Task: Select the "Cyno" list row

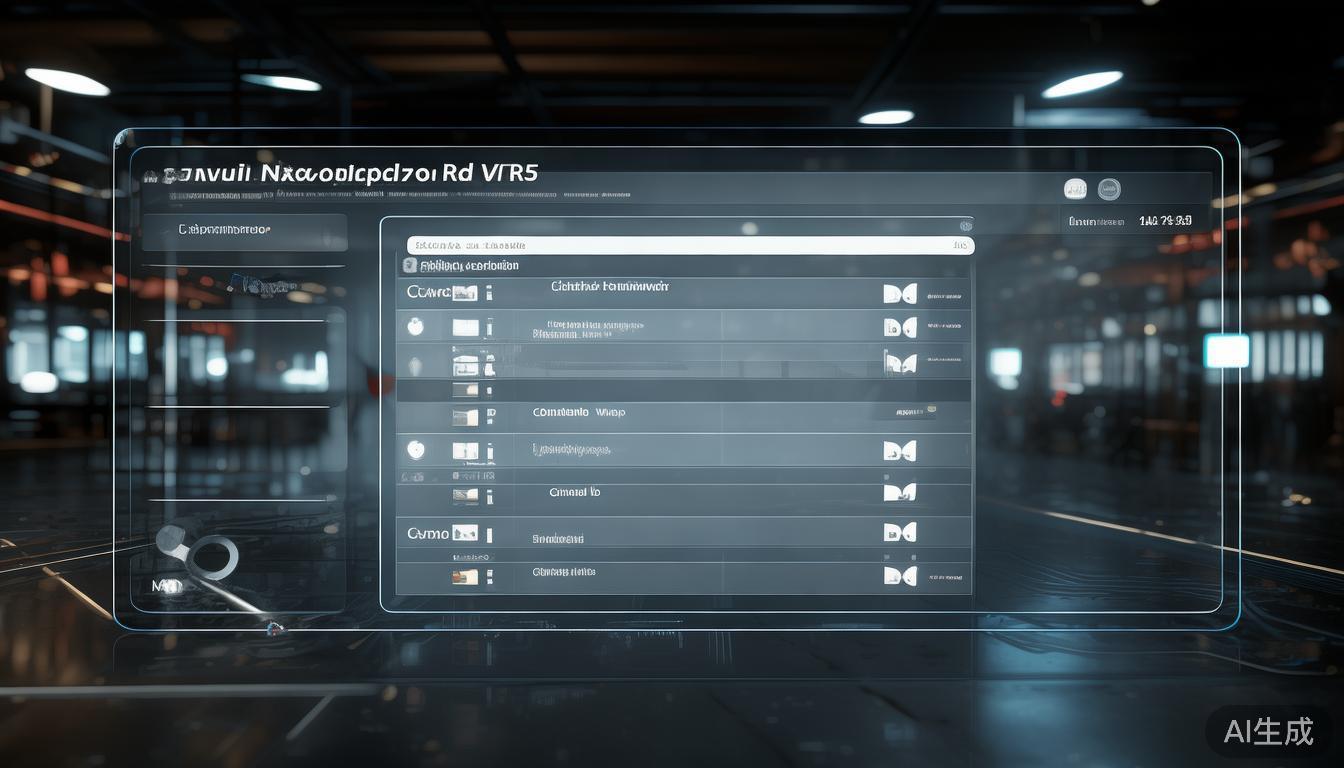Action: (683, 533)
